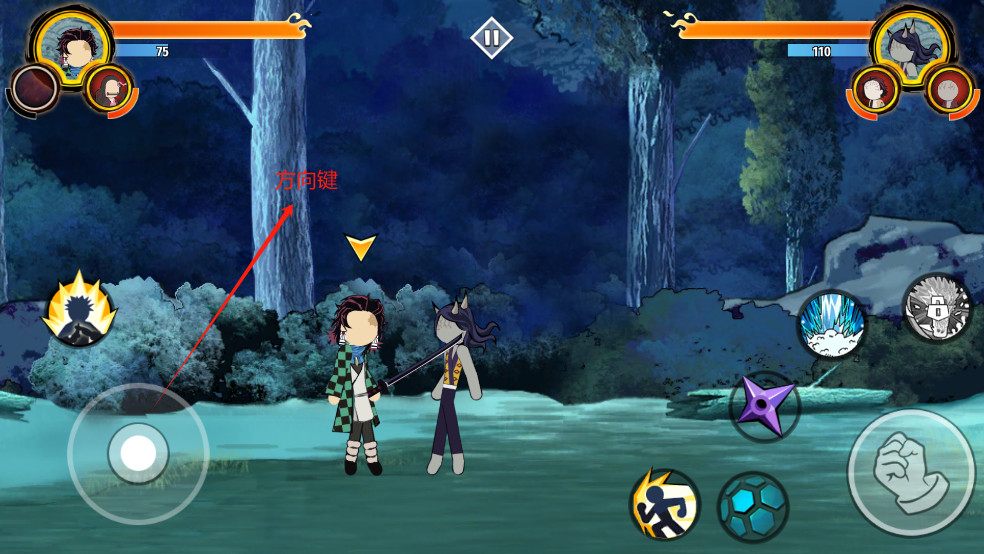Screen dimensions: 984x554
Task: Throw the purple shuriken
Action: (765, 406)
